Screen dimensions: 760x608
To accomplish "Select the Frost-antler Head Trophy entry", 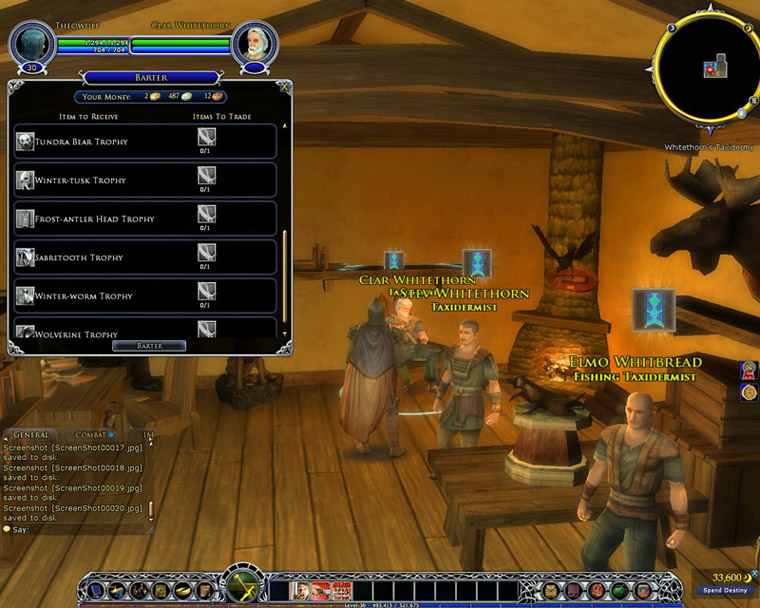I will point(145,218).
